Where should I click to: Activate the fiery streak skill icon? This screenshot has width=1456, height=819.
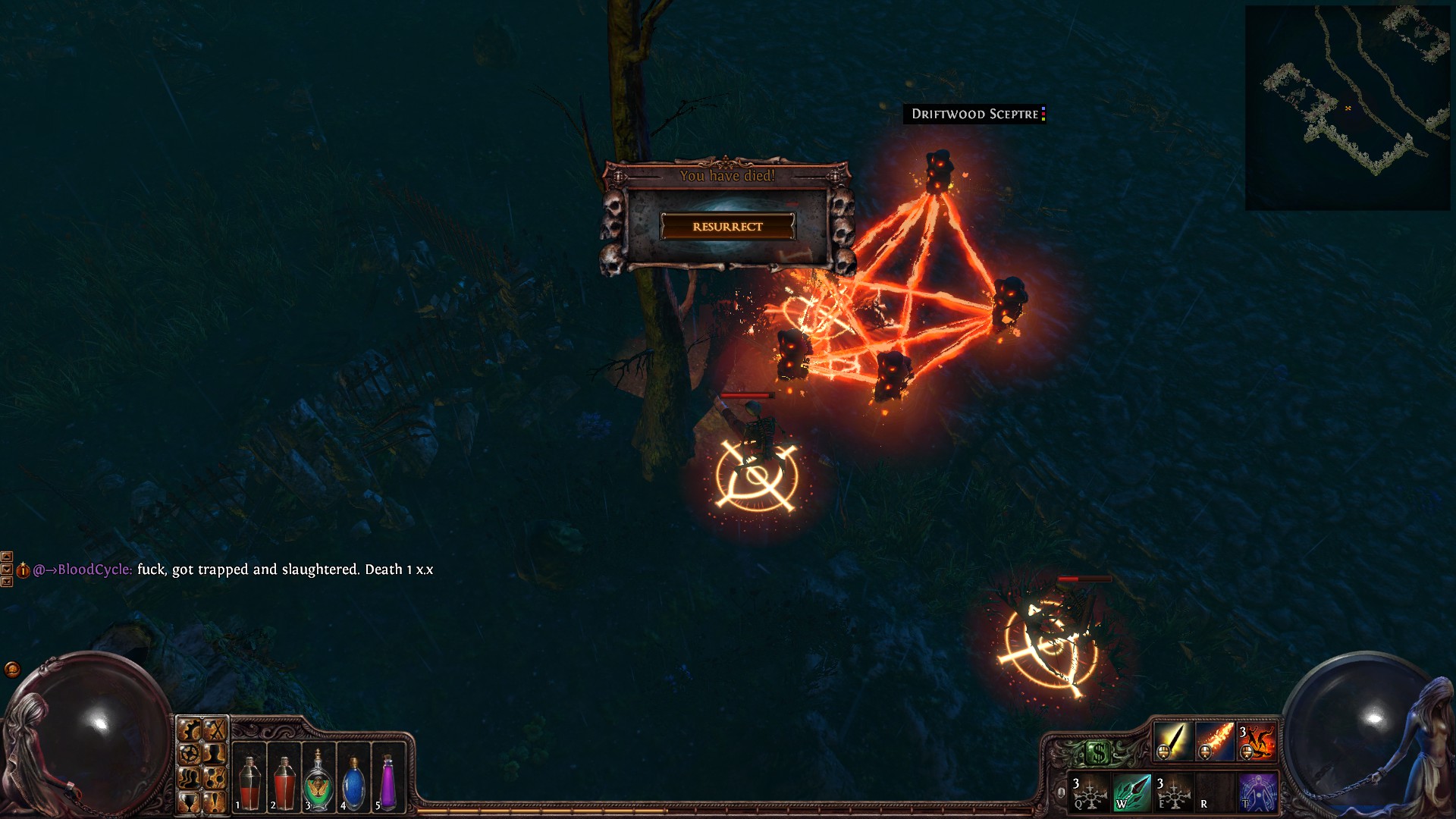[1215, 741]
